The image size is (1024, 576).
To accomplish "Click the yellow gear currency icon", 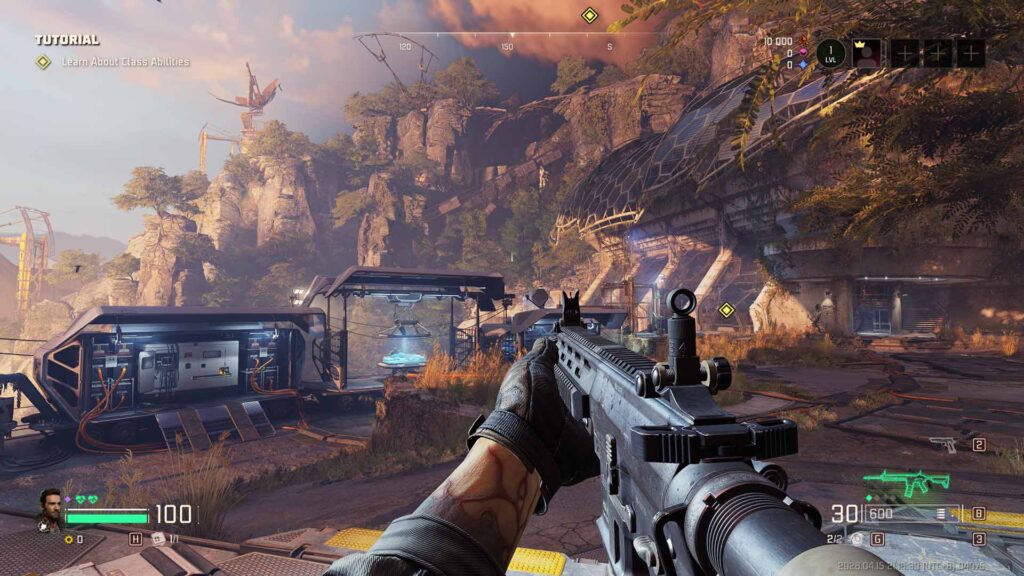I will pyautogui.click(x=68, y=539).
